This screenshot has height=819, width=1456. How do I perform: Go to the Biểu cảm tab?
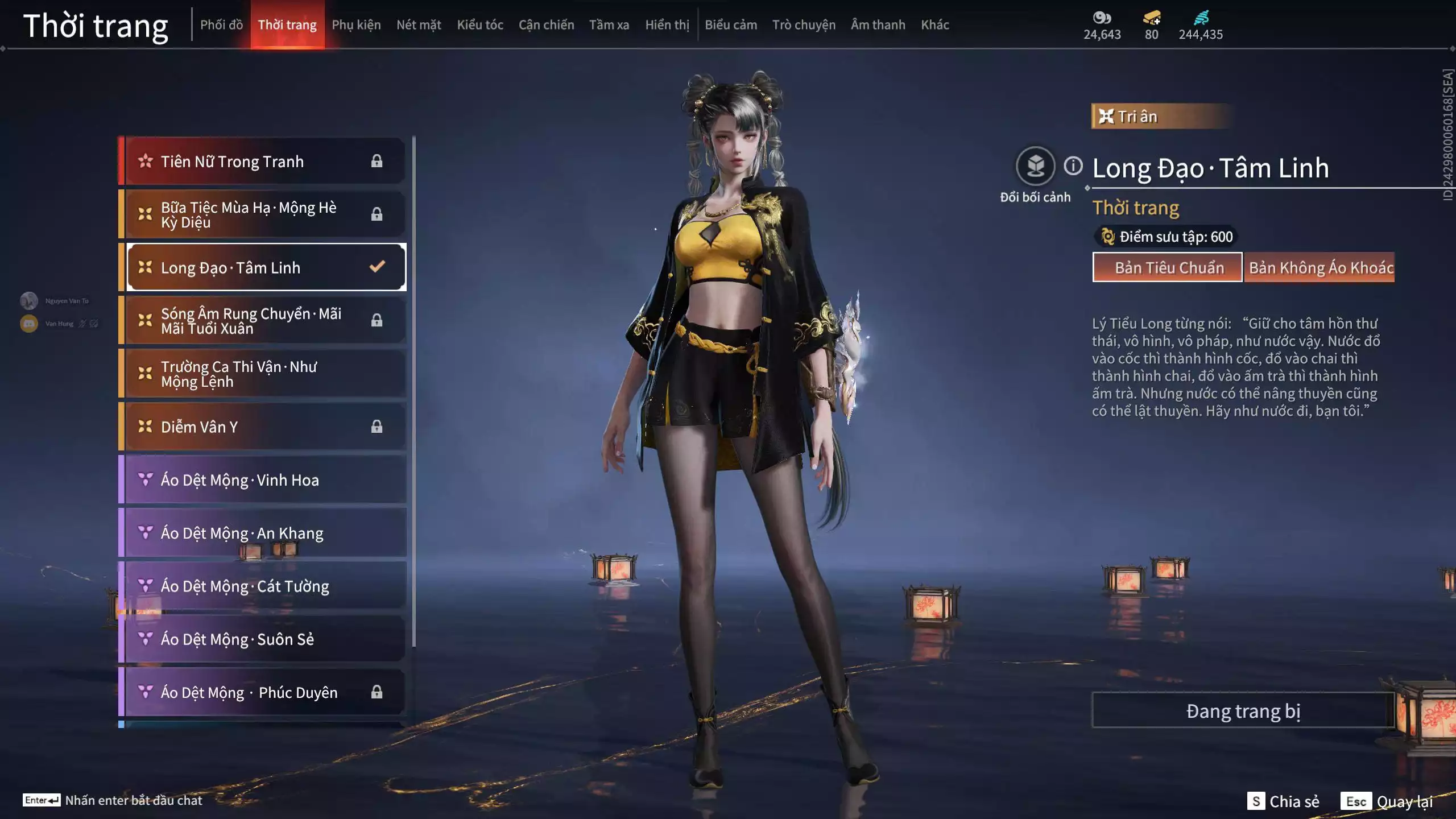tap(731, 25)
